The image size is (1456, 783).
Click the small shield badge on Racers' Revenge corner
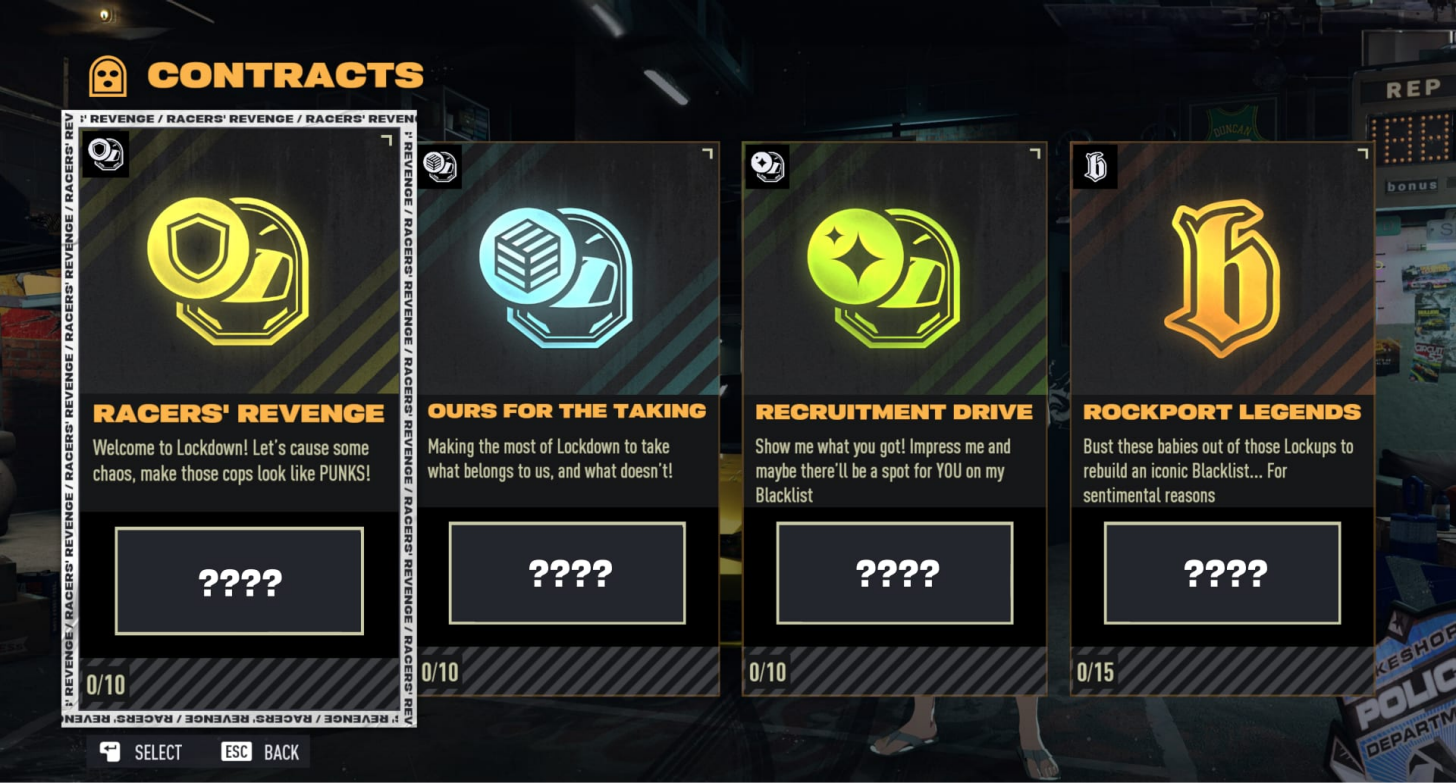pos(104,155)
